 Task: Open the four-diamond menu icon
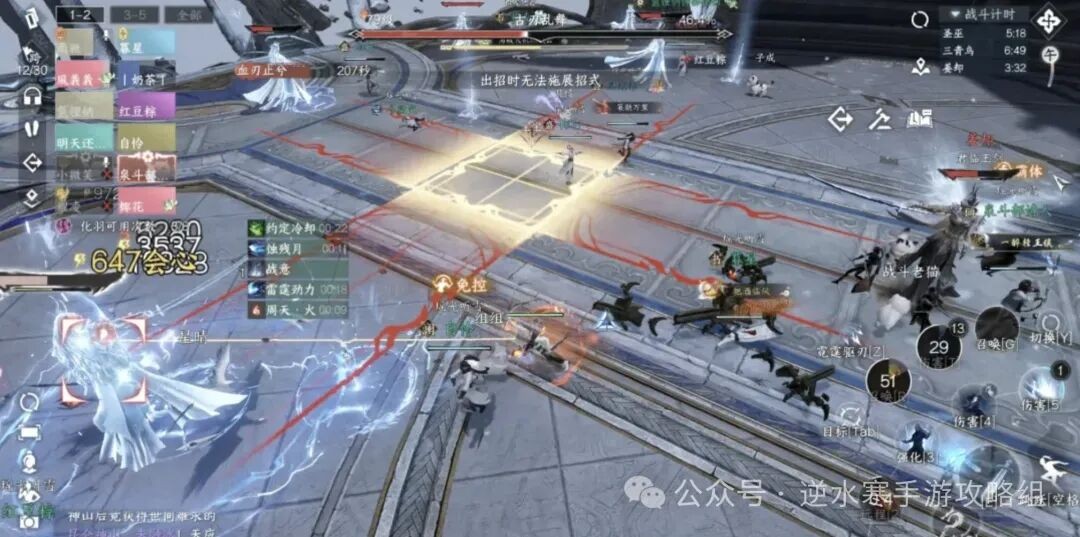1049,21
